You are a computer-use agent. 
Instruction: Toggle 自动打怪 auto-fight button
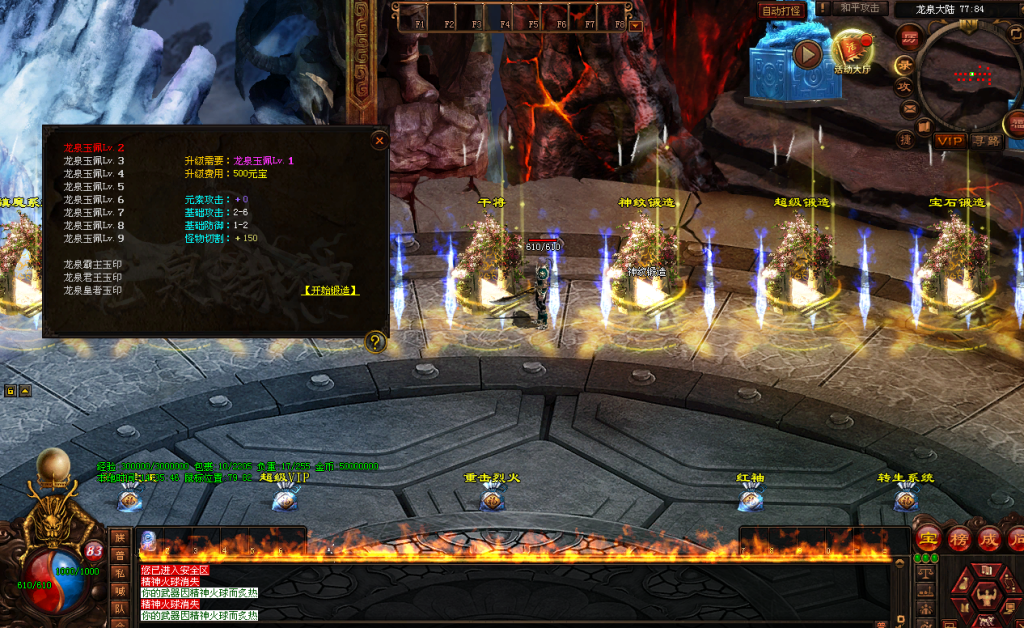click(x=782, y=11)
